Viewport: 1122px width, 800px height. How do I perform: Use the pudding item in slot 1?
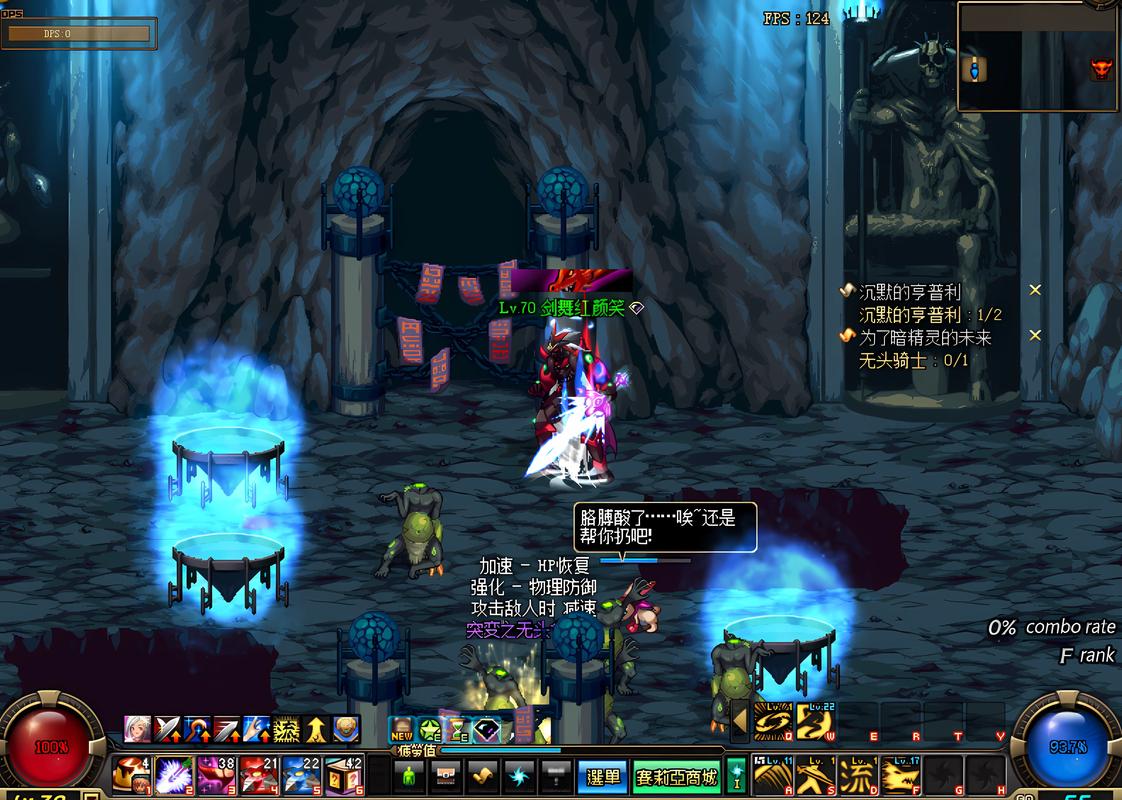[x=130, y=774]
